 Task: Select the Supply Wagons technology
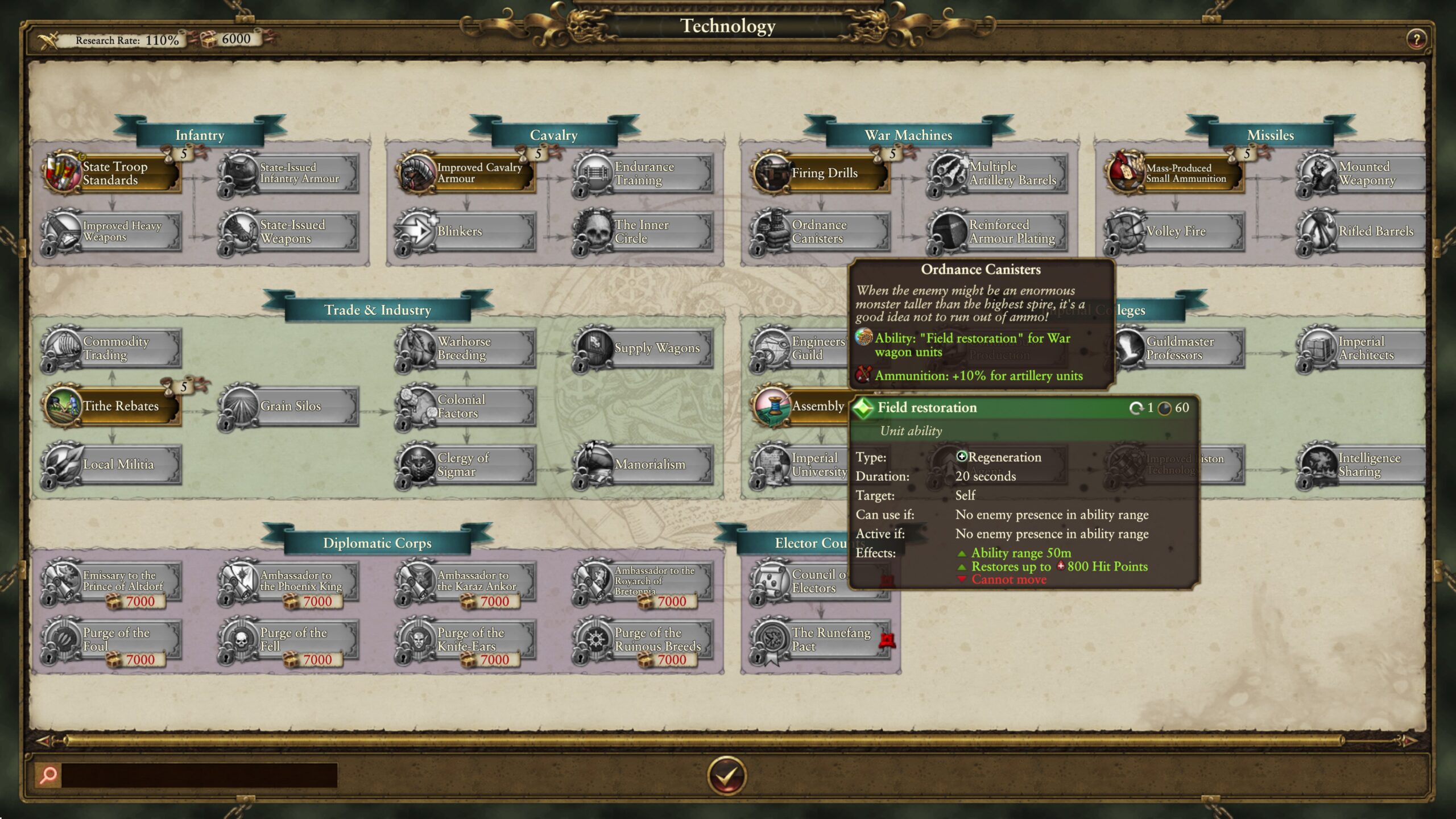643,348
